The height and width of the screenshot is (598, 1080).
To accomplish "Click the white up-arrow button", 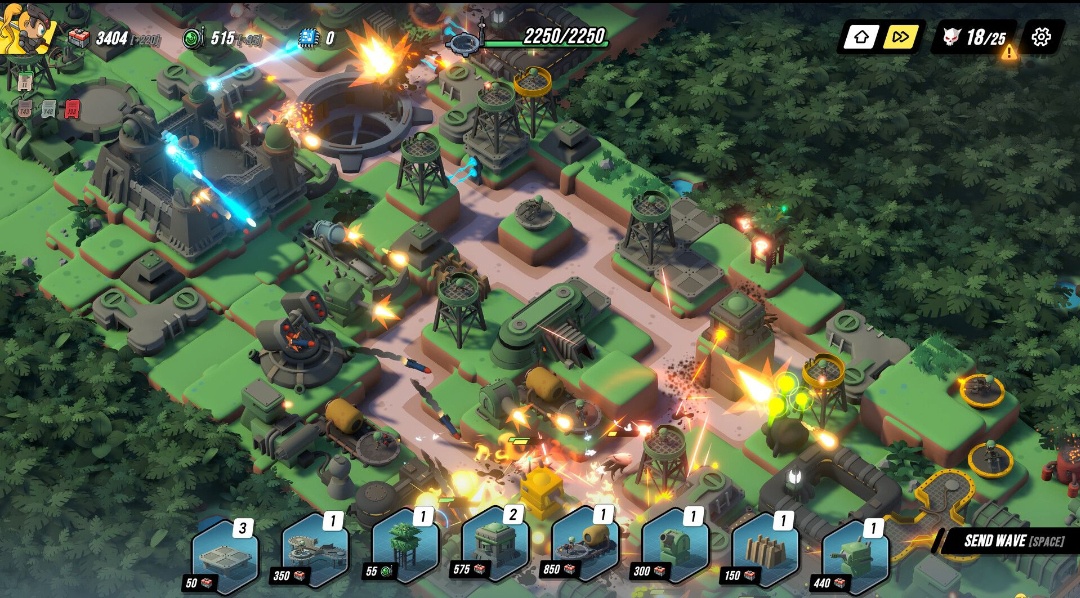I will point(861,37).
